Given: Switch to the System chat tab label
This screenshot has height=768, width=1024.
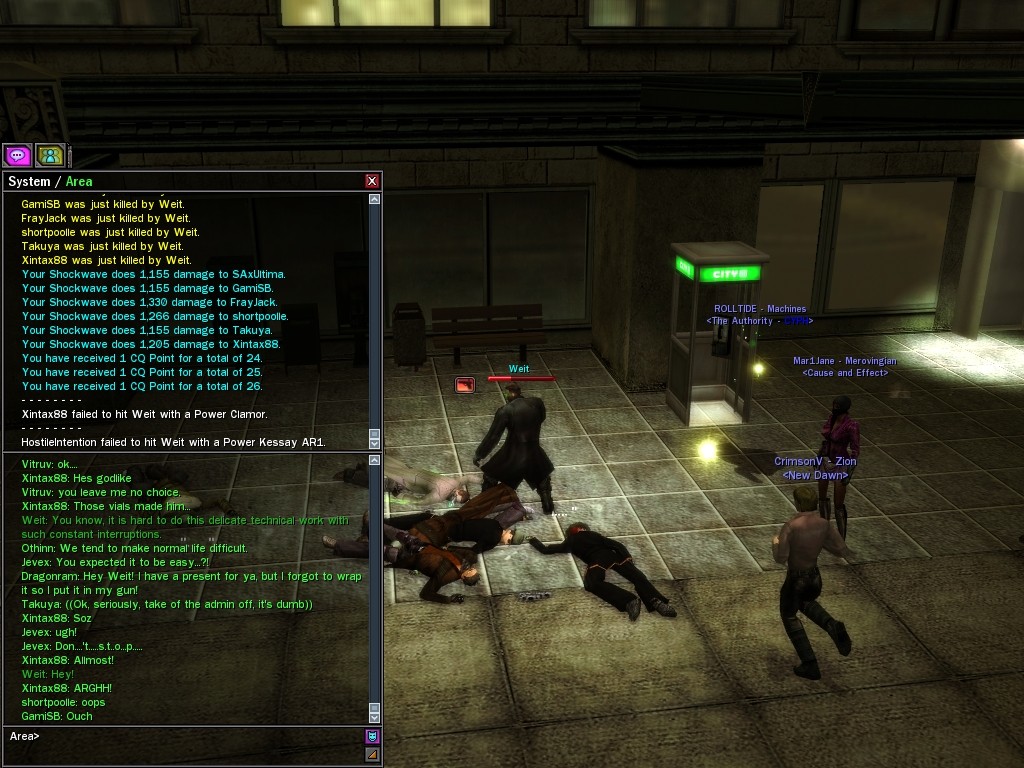Looking at the screenshot, I should (28, 181).
